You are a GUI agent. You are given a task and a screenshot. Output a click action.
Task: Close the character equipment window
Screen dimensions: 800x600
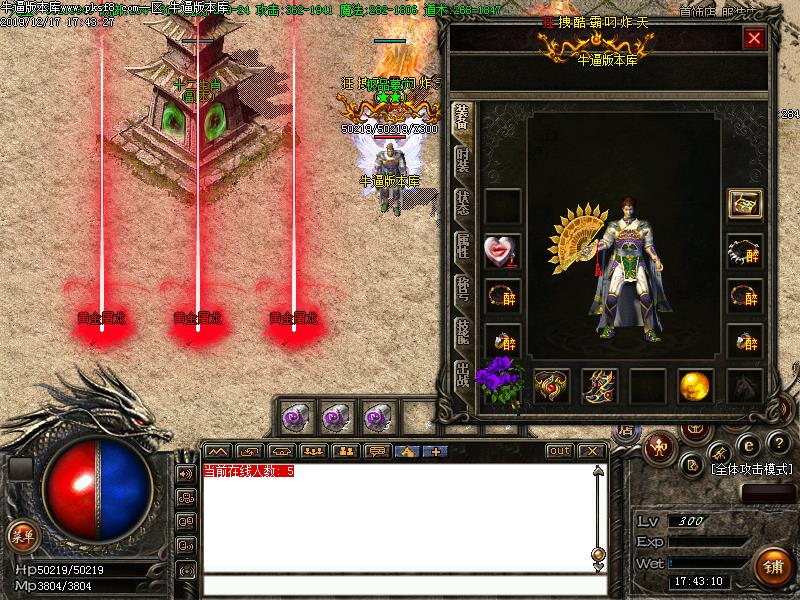pyautogui.click(x=754, y=39)
